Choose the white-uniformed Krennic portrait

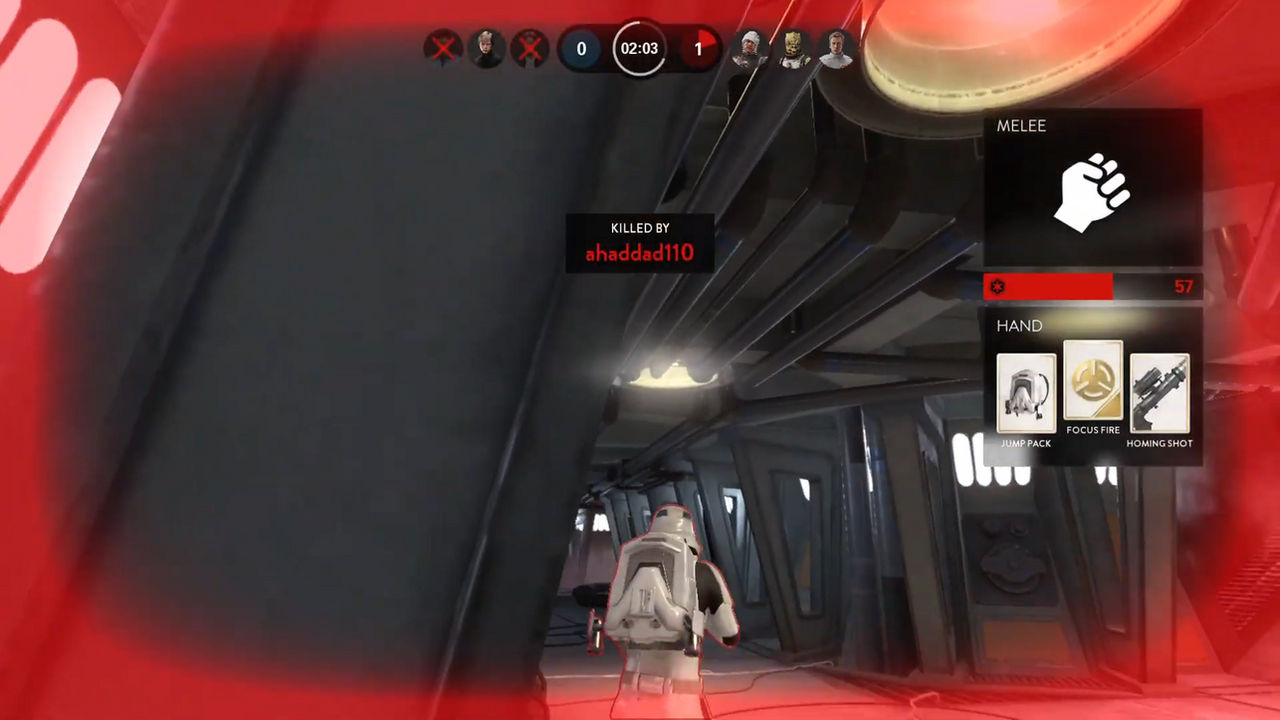[837, 49]
